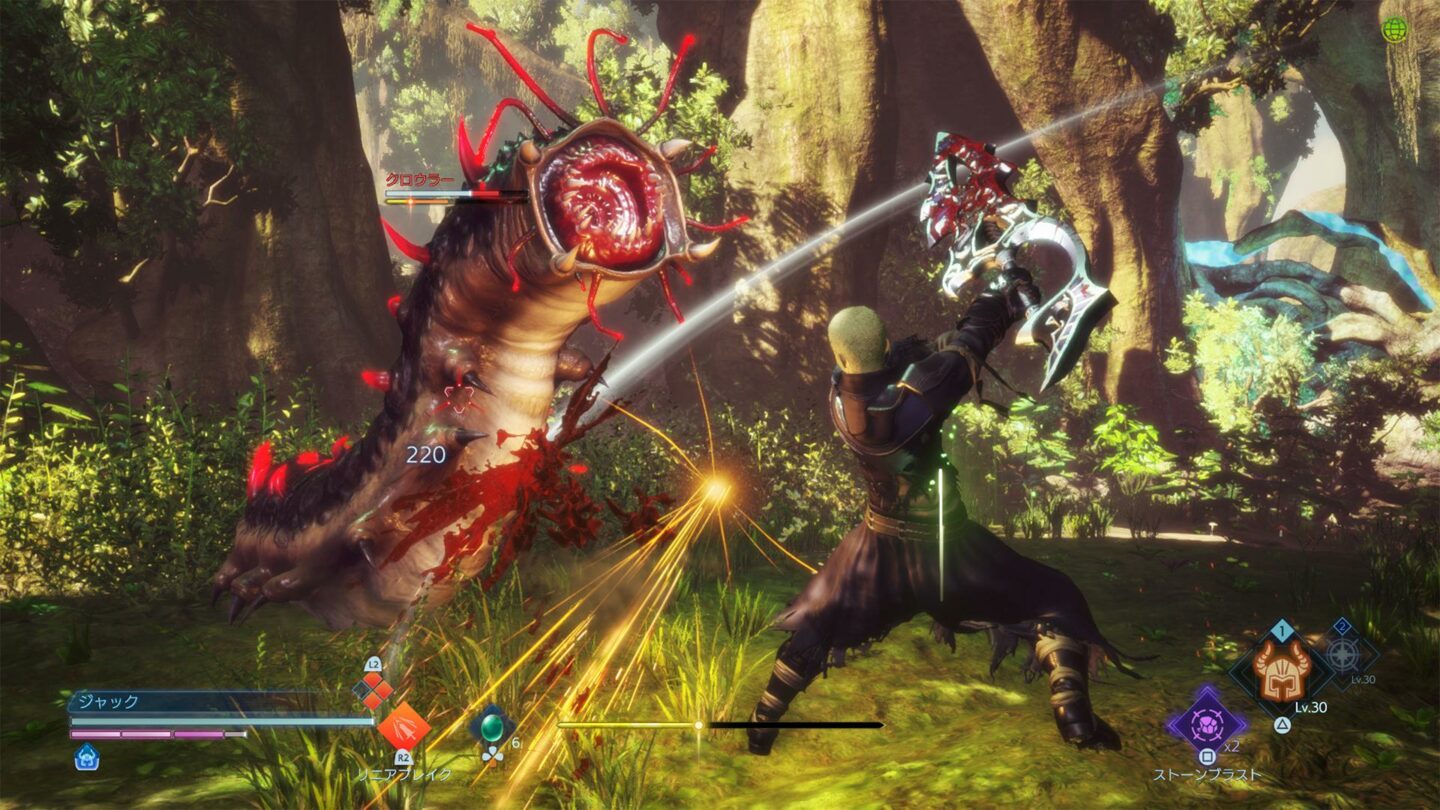The width and height of the screenshot is (1440, 810).
Task: Select the blue shield emblem beside Jack's HP bar
Action: pyautogui.click(x=86, y=756)
